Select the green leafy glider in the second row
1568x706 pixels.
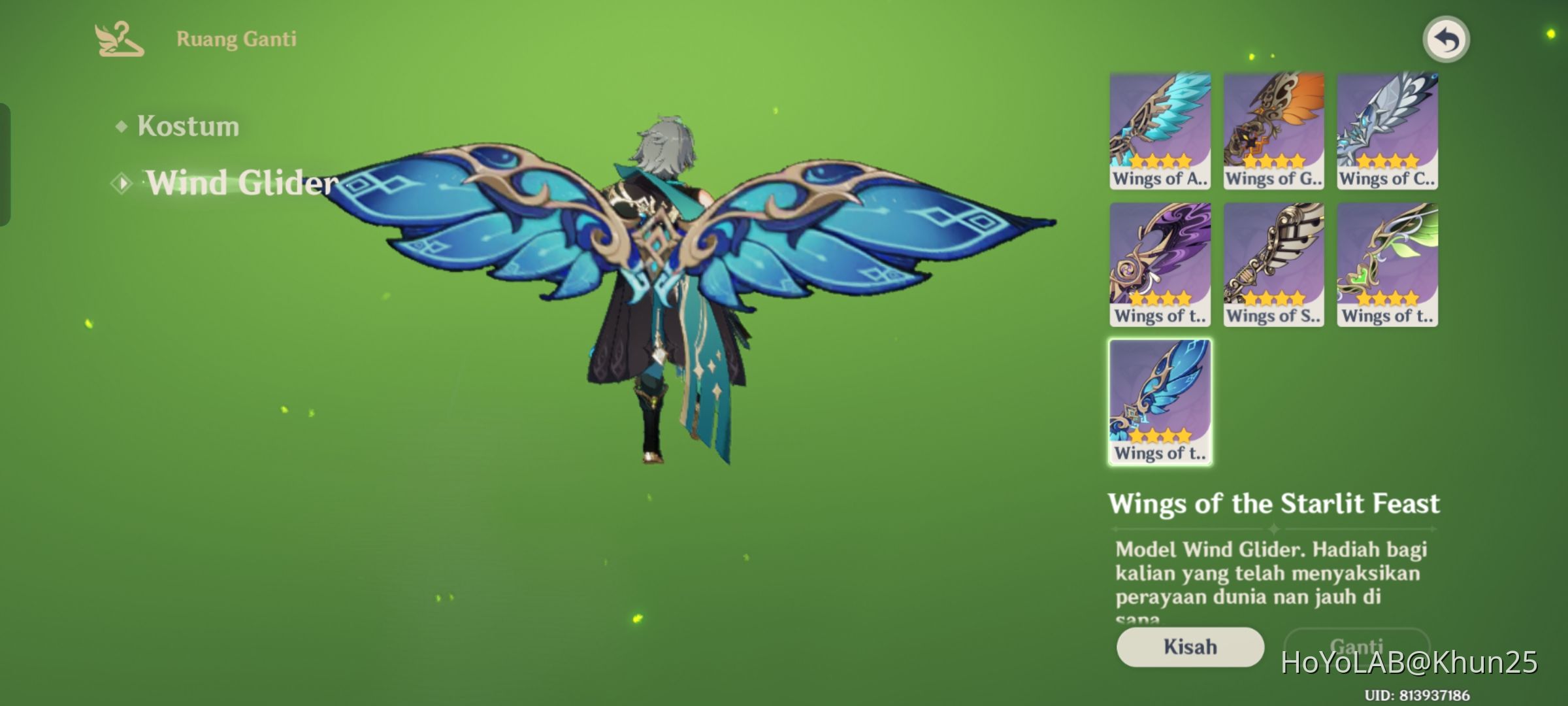coord(1386,265)
